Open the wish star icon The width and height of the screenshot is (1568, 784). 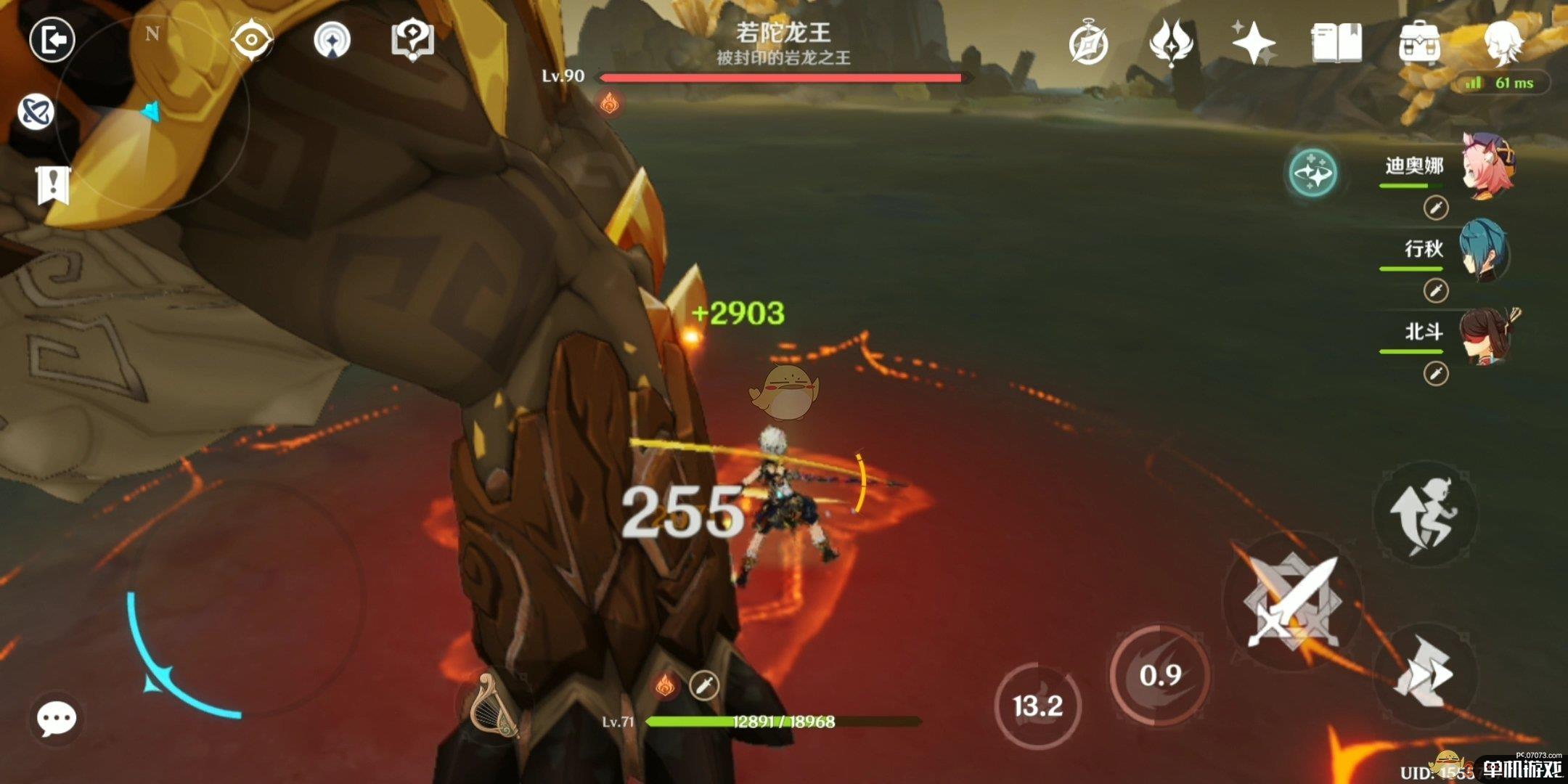tap(1254, 42)
